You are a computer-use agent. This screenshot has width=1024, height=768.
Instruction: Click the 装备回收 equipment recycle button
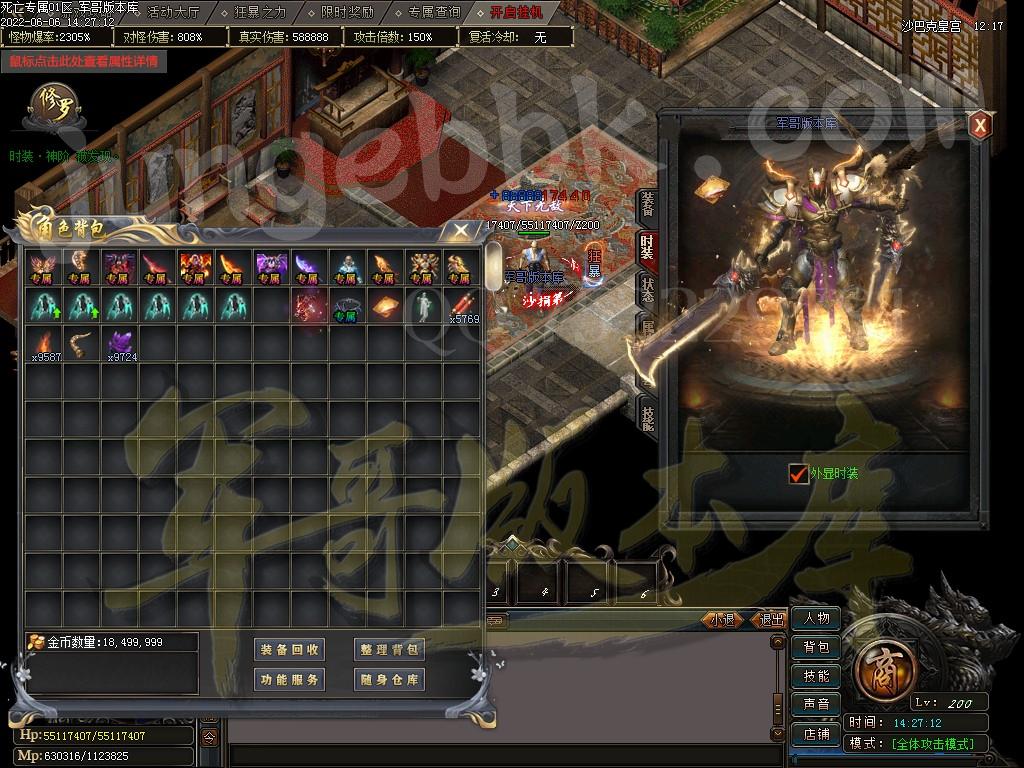click(290, 650)
